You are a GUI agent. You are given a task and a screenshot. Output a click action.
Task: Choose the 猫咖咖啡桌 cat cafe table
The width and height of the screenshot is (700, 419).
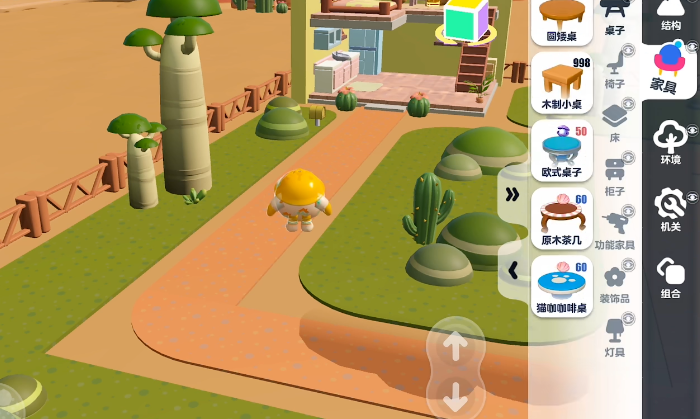(562, 286)
